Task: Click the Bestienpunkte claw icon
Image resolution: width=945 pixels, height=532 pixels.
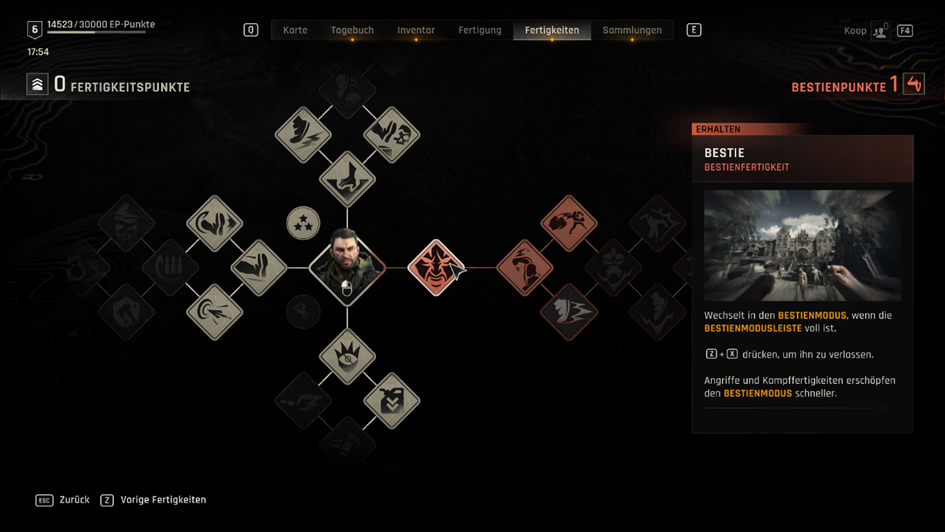Action: pos(914,85)
